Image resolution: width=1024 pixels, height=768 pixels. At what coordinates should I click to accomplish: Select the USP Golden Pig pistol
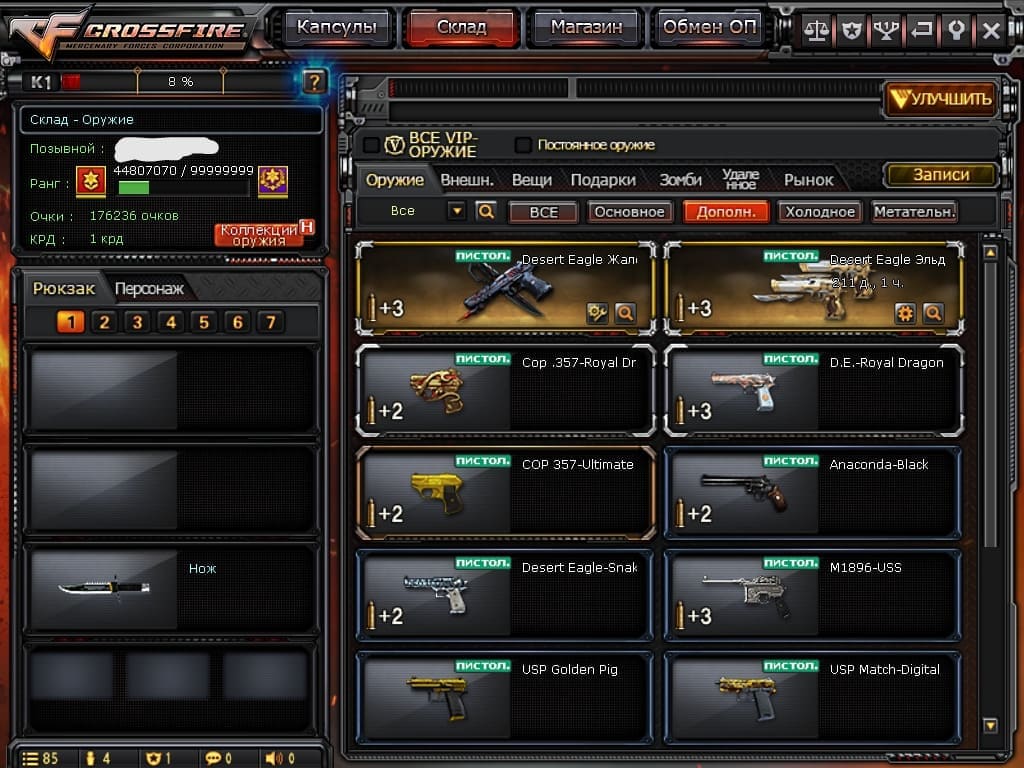coord(505,698)
